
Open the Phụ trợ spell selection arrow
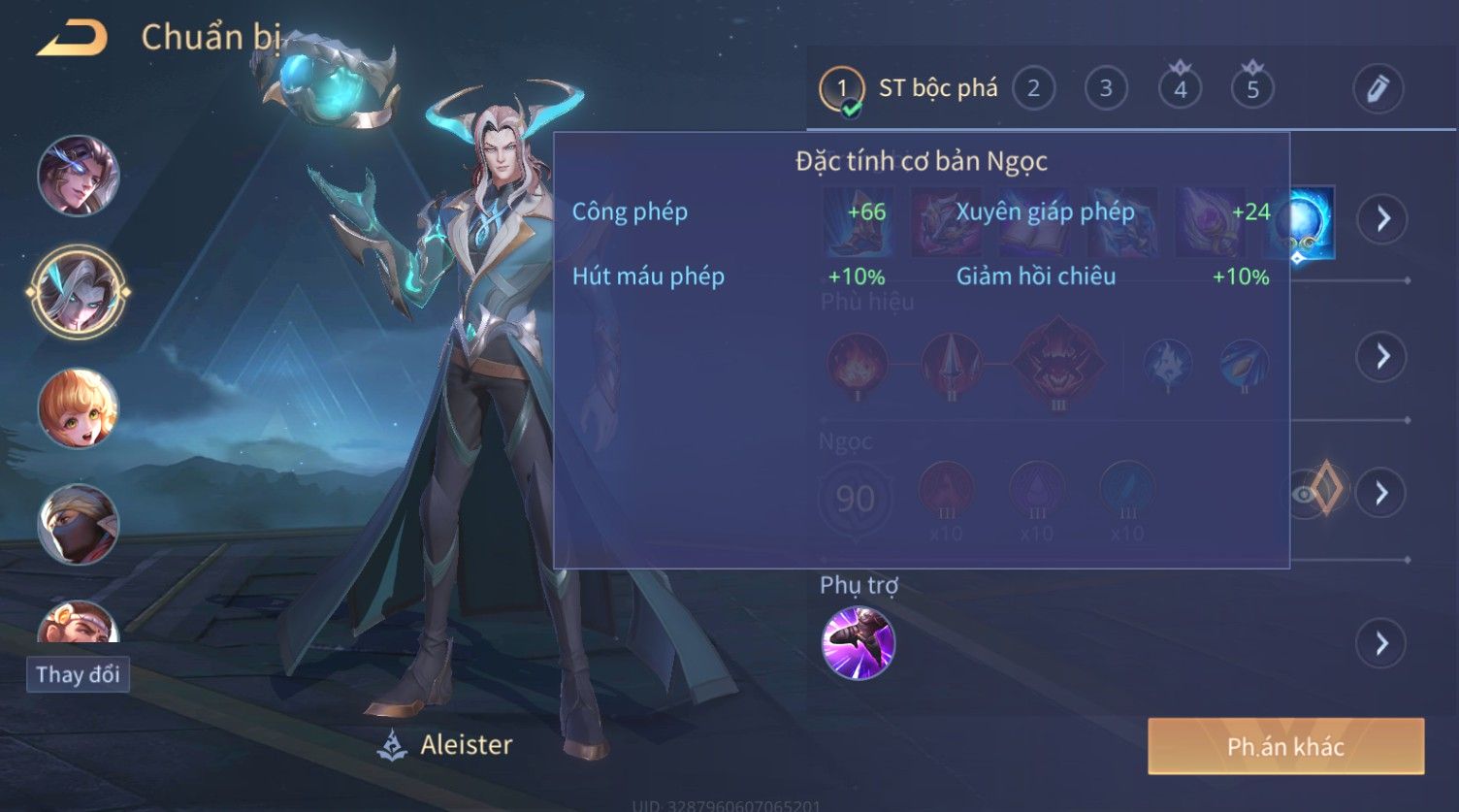tap(1382, 643)
